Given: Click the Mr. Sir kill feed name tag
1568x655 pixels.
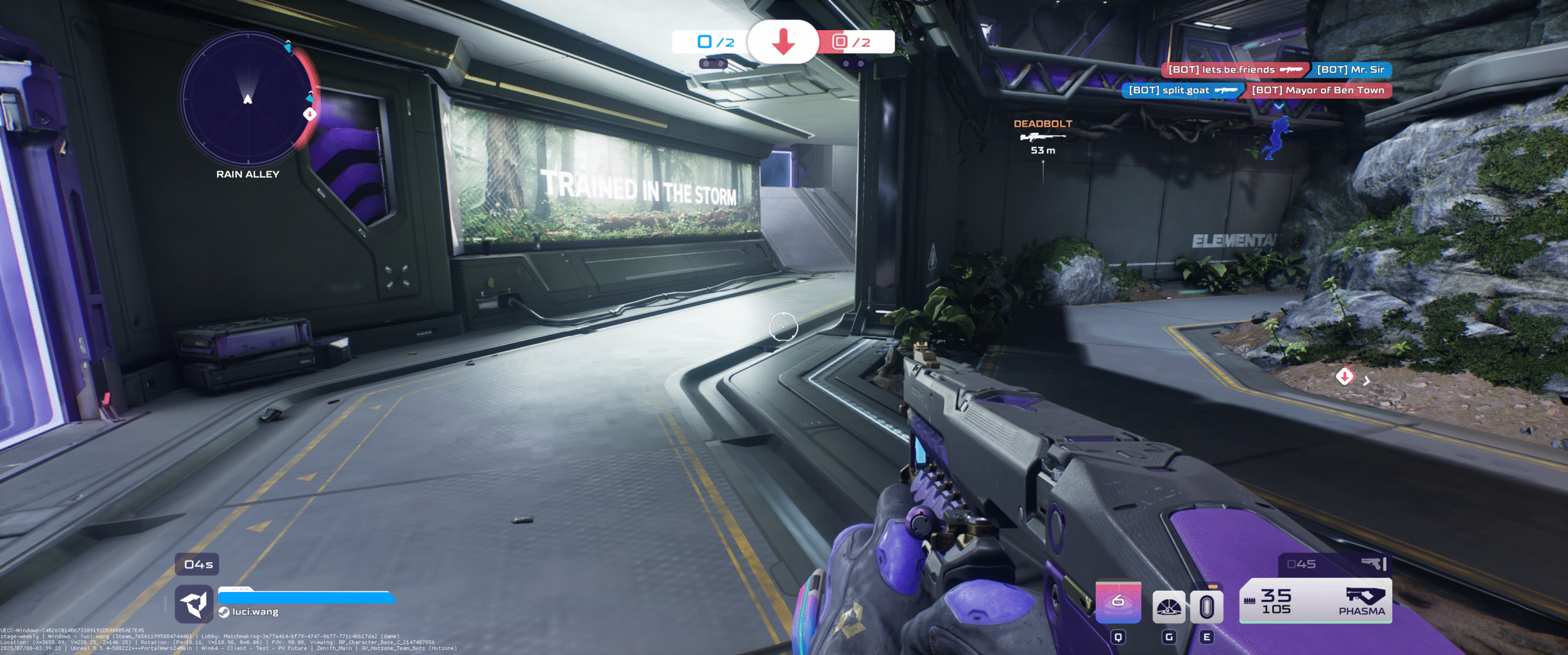Looking at the screenshot, I should pyautogui.click(x=1351, y=70).
